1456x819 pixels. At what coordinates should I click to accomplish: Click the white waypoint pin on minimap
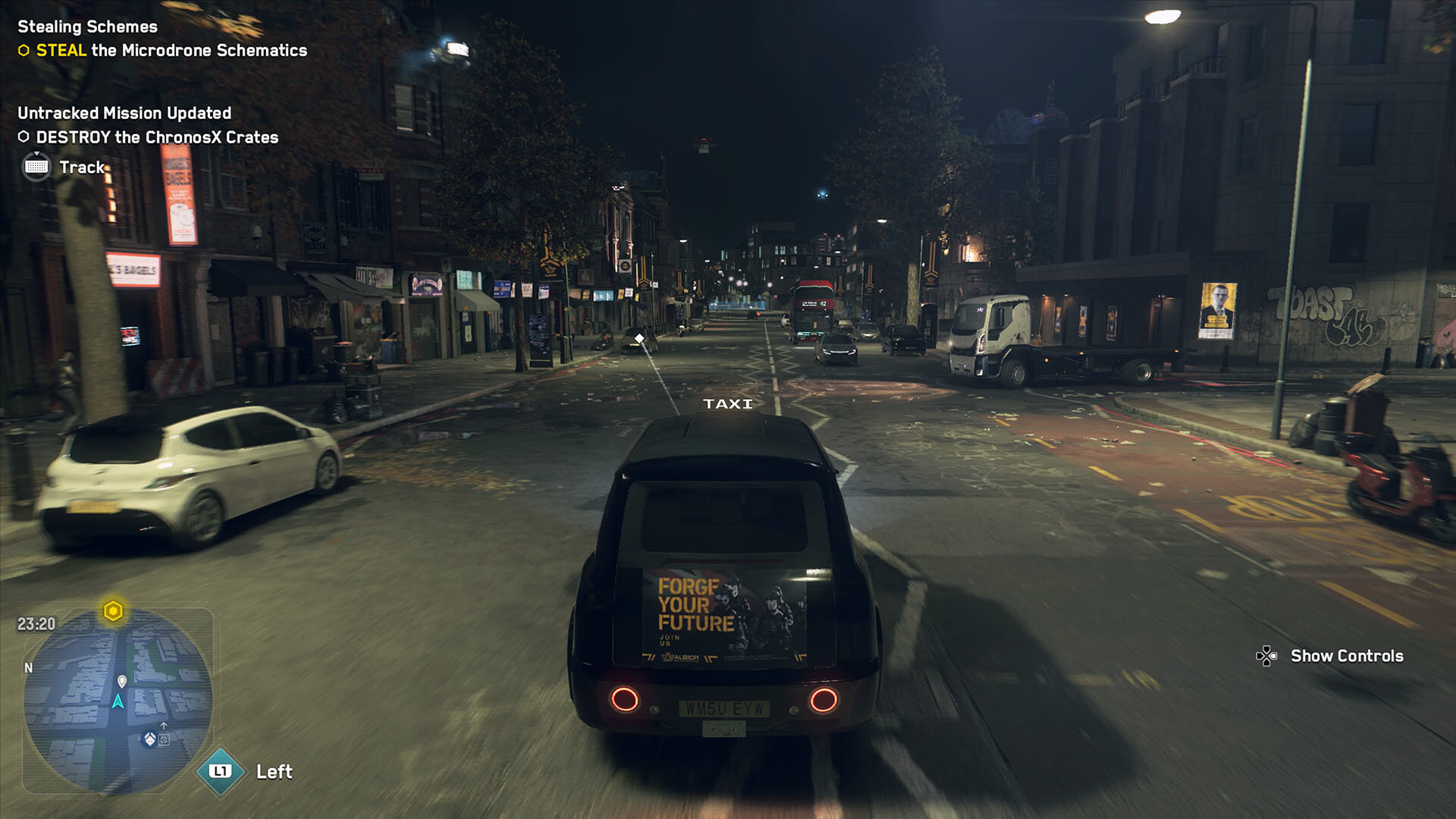tap(122, 681)
